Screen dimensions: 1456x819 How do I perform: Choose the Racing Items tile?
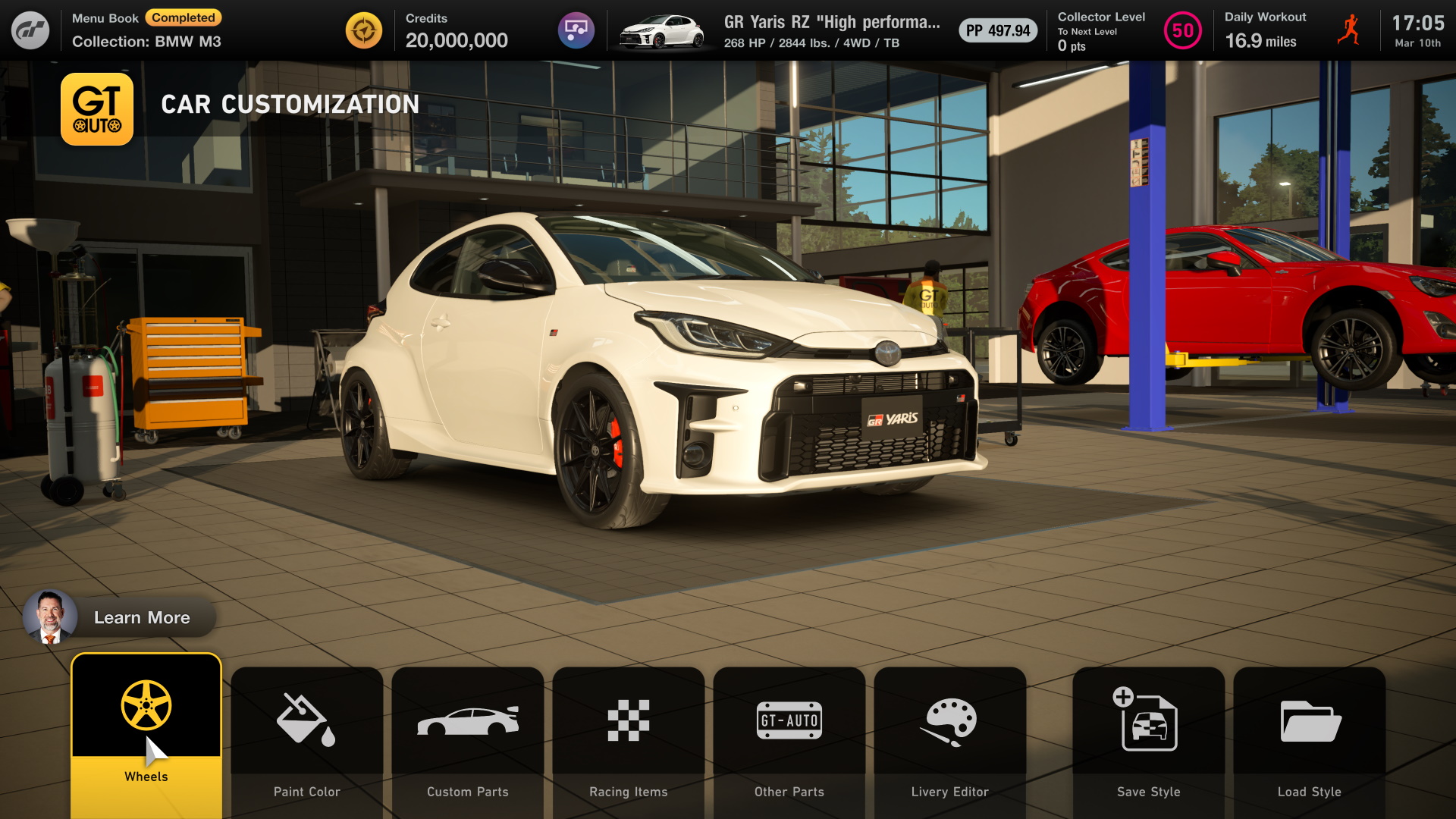(629, 739)
